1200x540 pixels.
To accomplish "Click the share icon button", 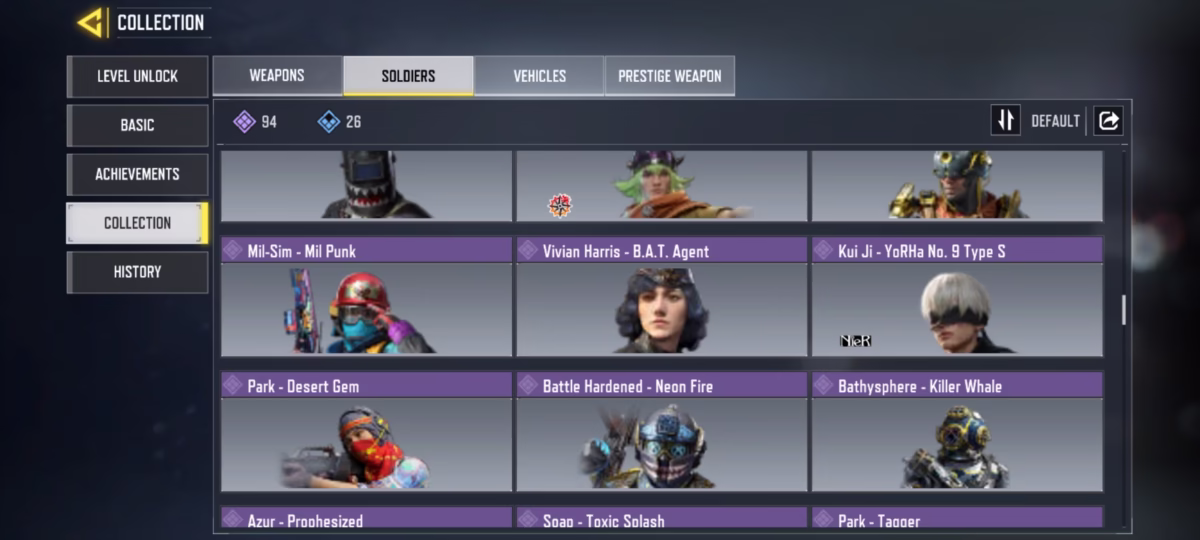I will (1108, 121).
